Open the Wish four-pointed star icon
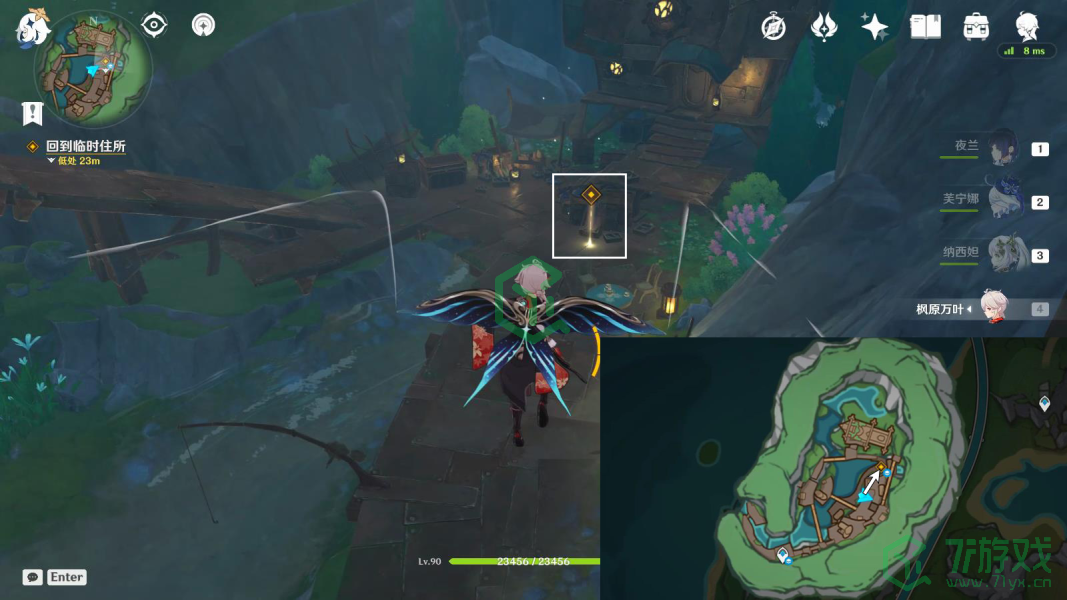Screen dimensions: 1067x600 pos(874,27)
